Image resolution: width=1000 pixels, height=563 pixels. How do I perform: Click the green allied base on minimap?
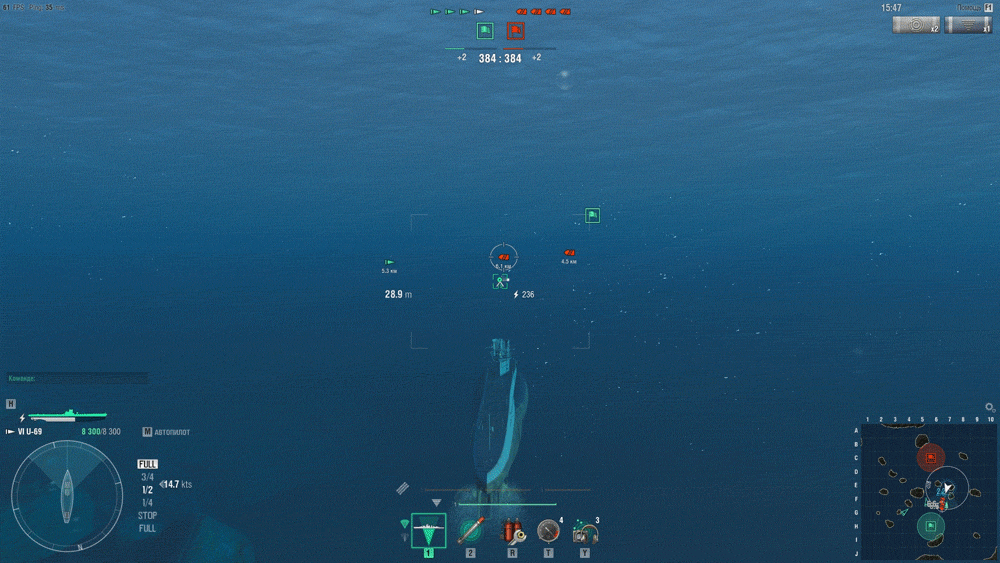931,525
